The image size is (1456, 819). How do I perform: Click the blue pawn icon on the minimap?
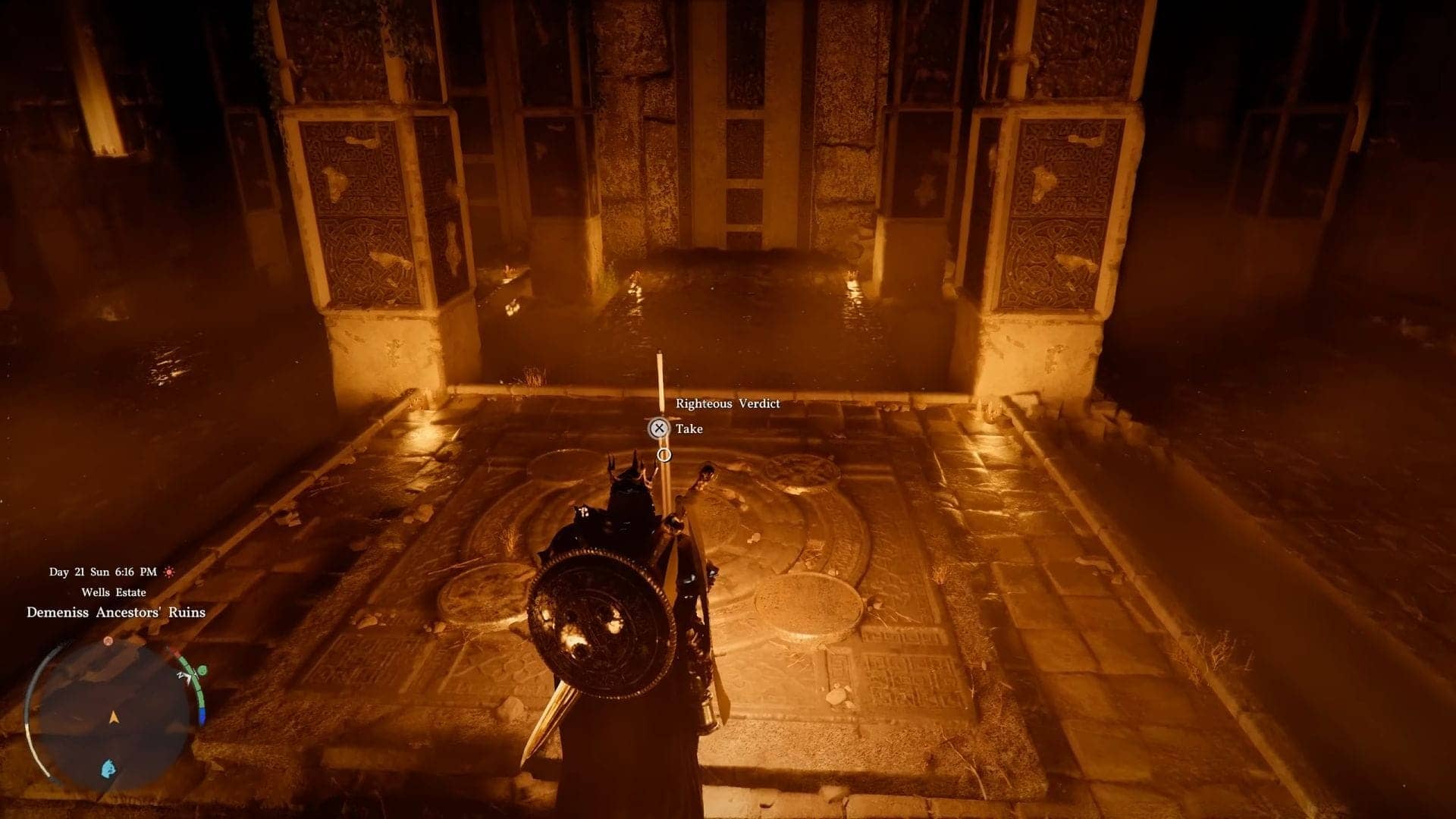coord(107,767)
